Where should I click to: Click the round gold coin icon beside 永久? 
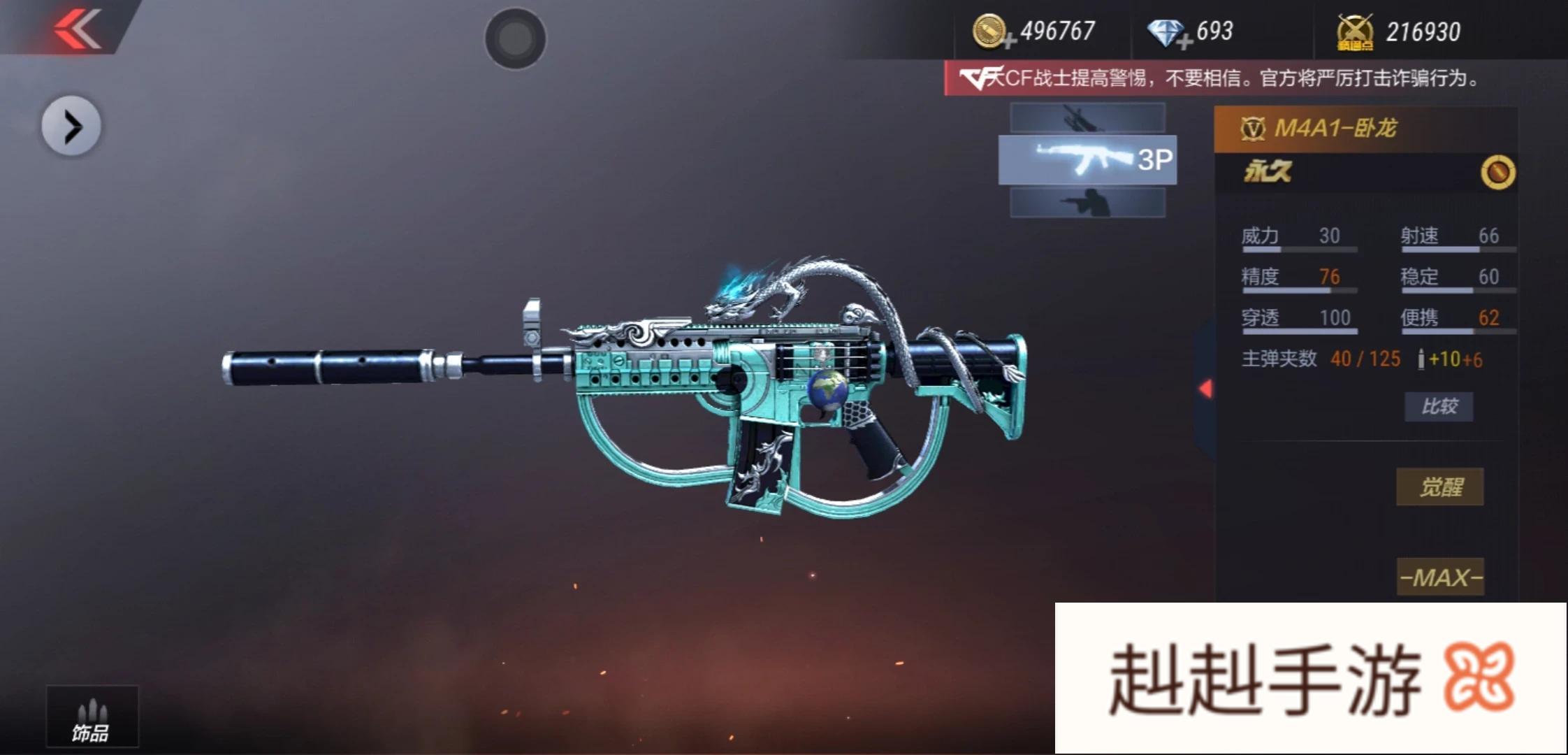tap(1497, 172)
